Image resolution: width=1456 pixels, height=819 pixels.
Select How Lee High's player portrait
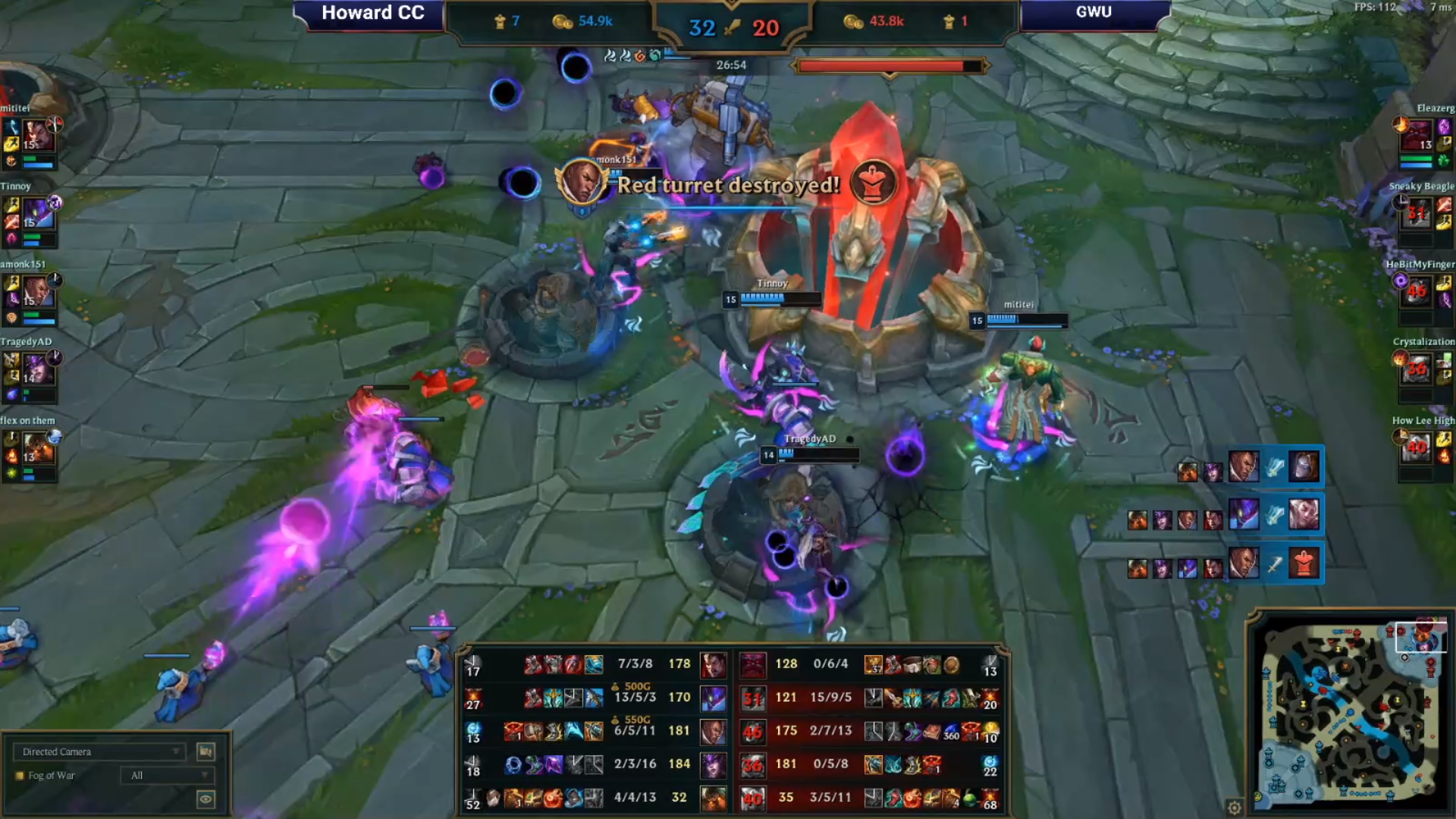coord(1417,448)
